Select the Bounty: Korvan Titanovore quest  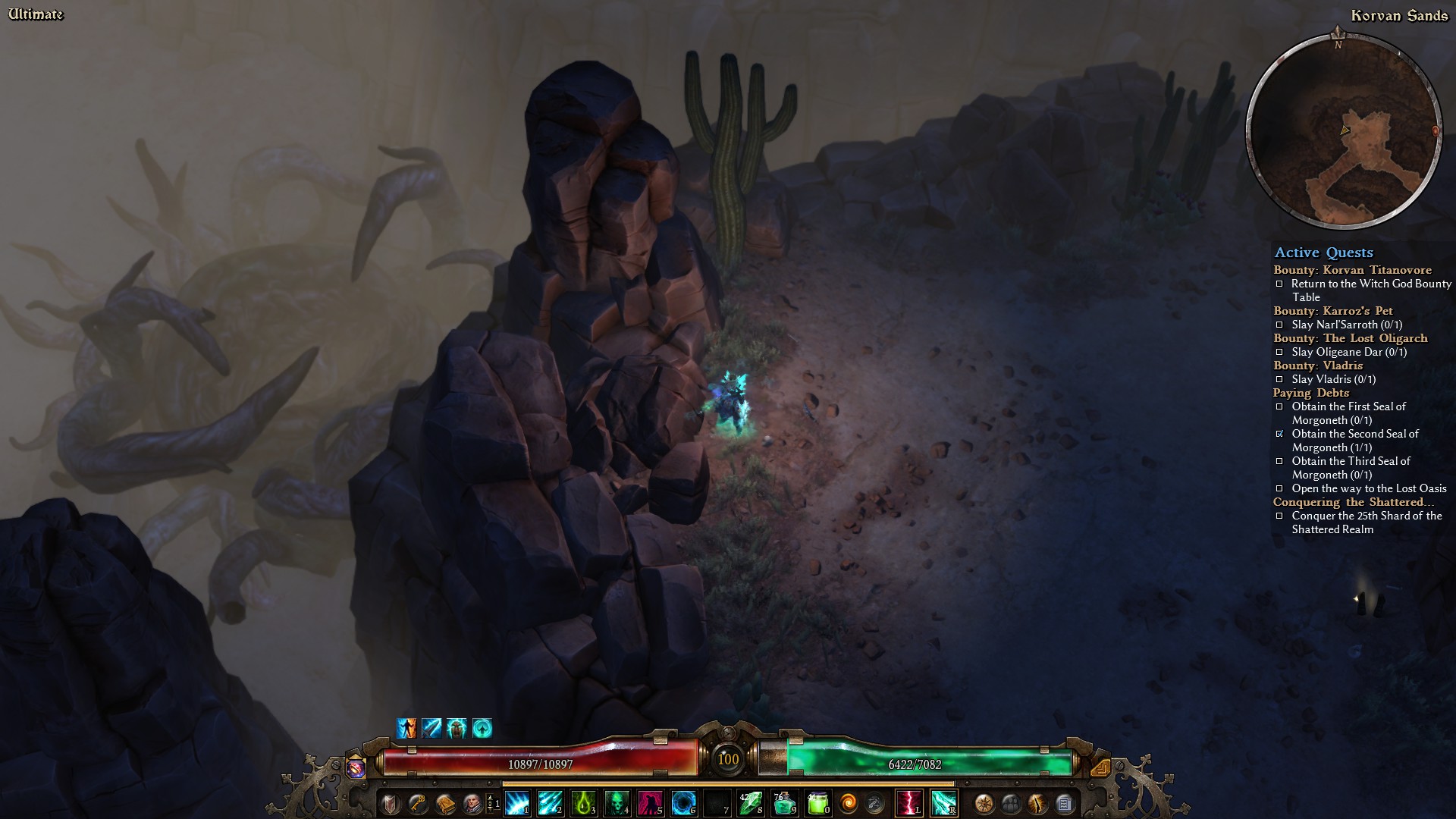1352,270
